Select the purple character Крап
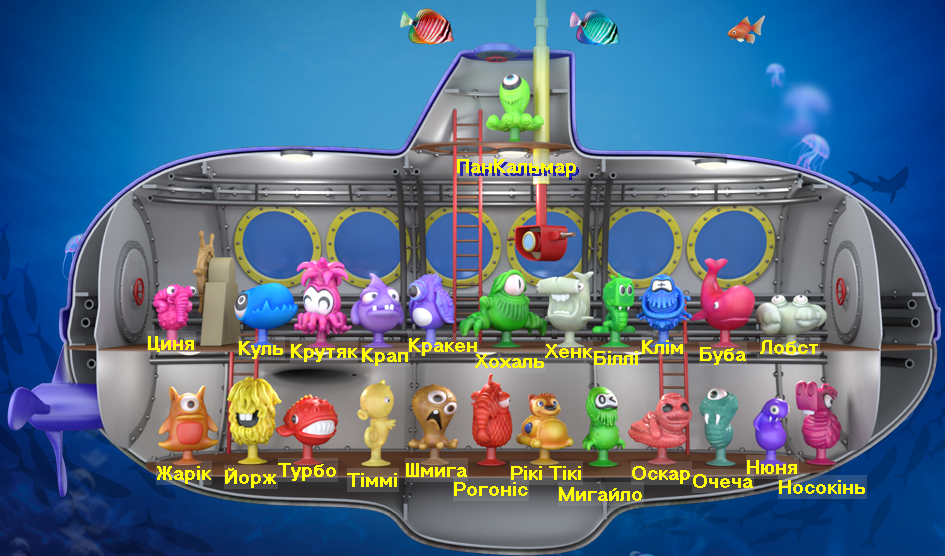 coord(376,309)
